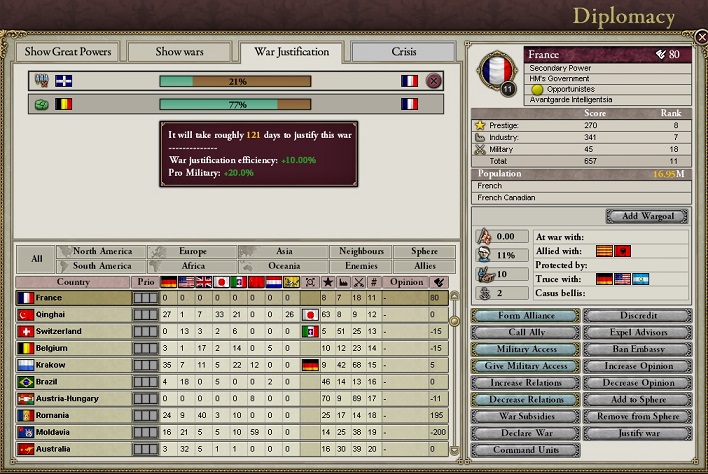The image size is (708, 474).
Task: Select the Crisis tab
Action: coord(406,51)
